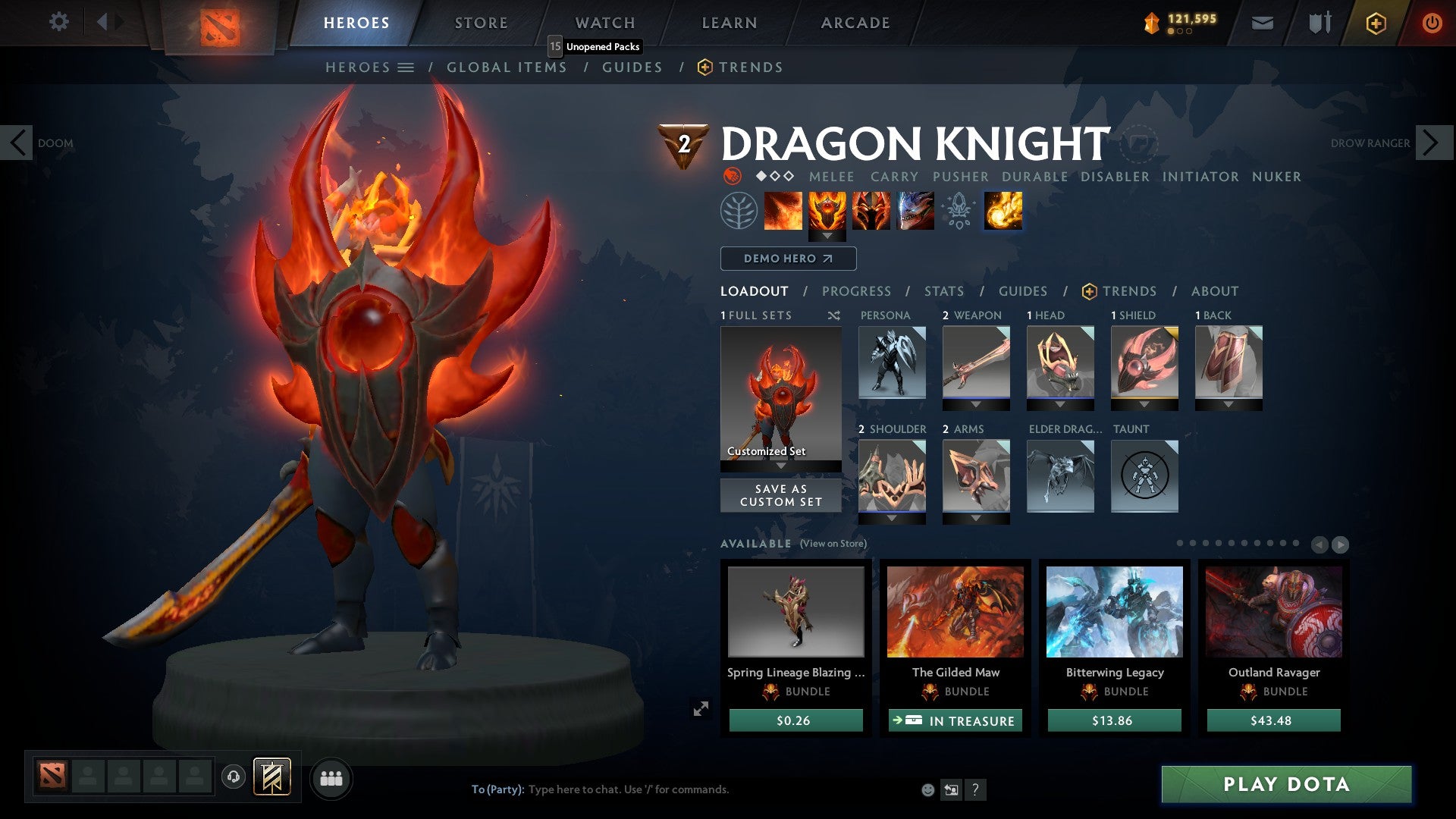
Task: Switch to the STATS tab
Action: (943, 291)
